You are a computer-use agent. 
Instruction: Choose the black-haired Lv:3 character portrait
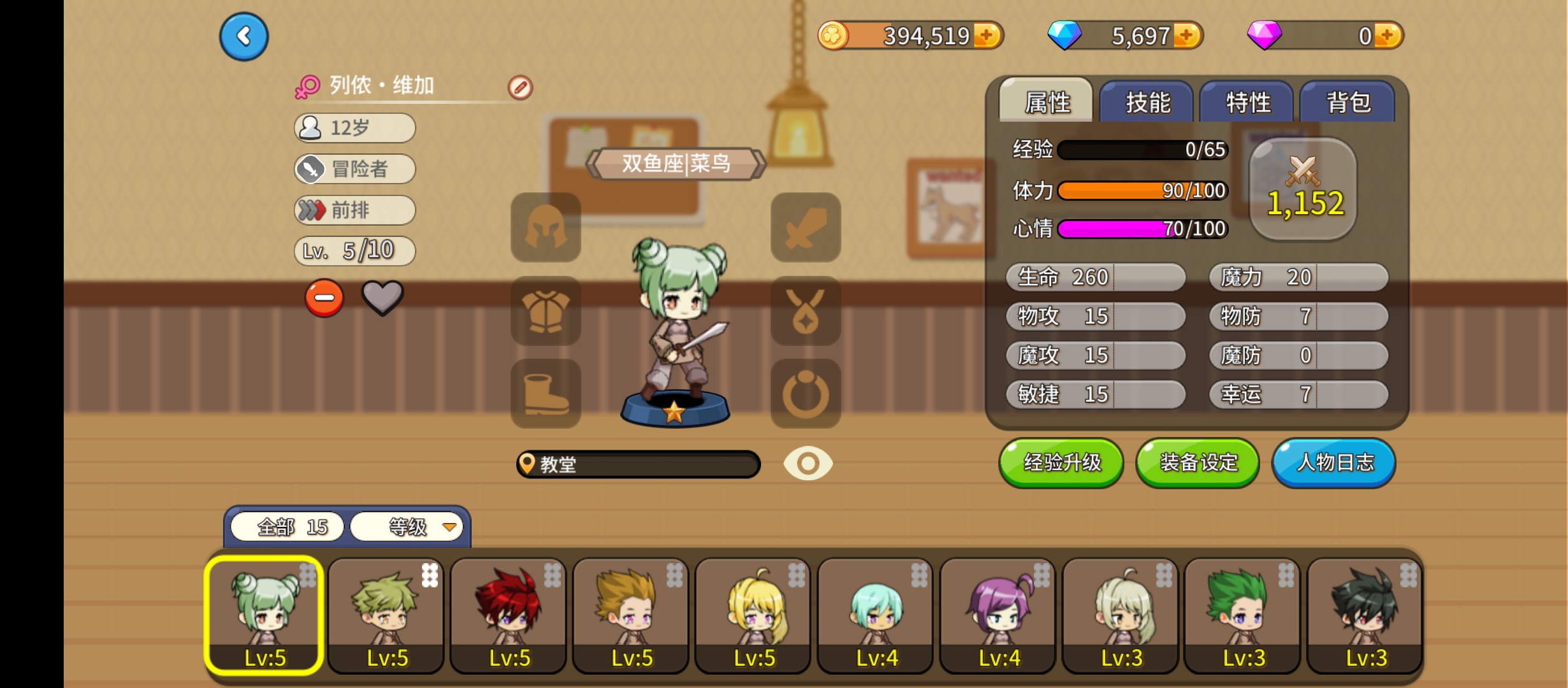point(1365,615)
